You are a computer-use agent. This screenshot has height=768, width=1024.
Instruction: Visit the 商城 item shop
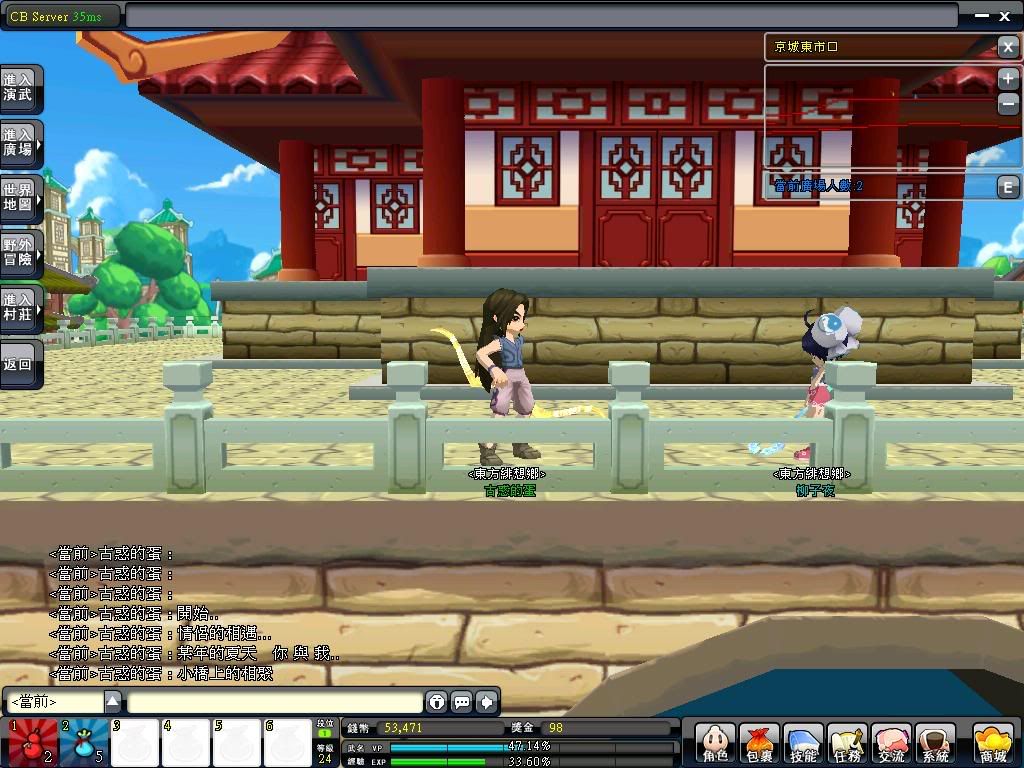pos(993,744)
